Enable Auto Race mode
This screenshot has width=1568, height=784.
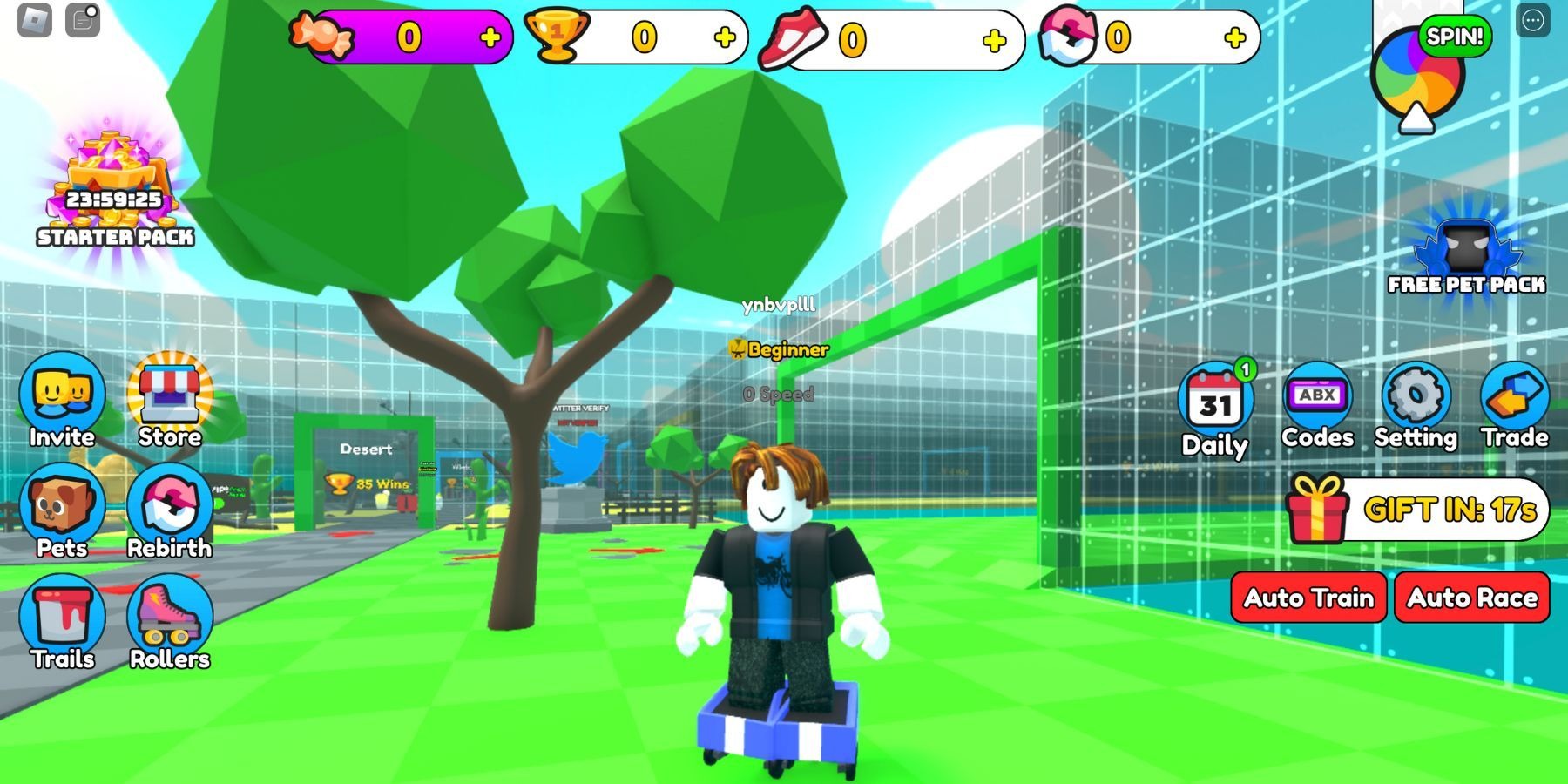pos(1471,598)
